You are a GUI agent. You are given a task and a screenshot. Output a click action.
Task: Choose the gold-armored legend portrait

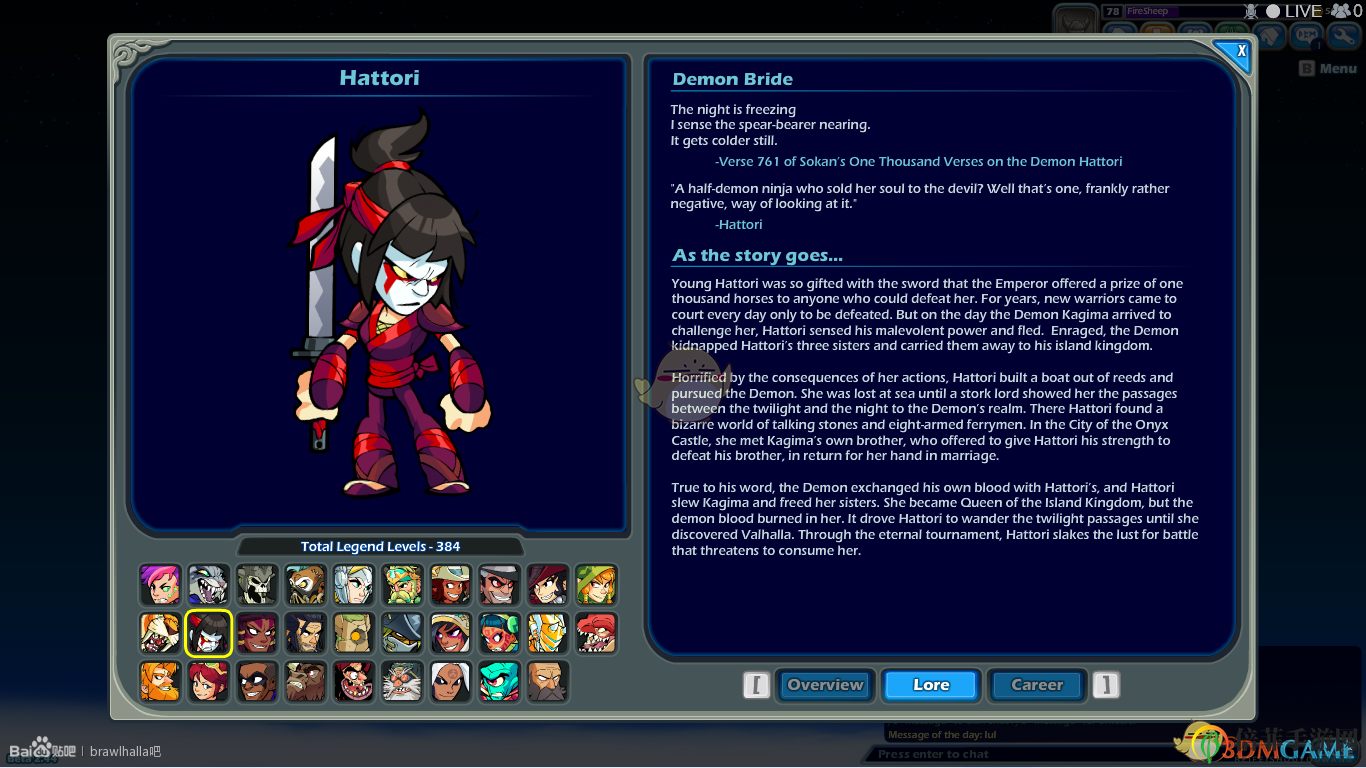(x=547, y=633)
